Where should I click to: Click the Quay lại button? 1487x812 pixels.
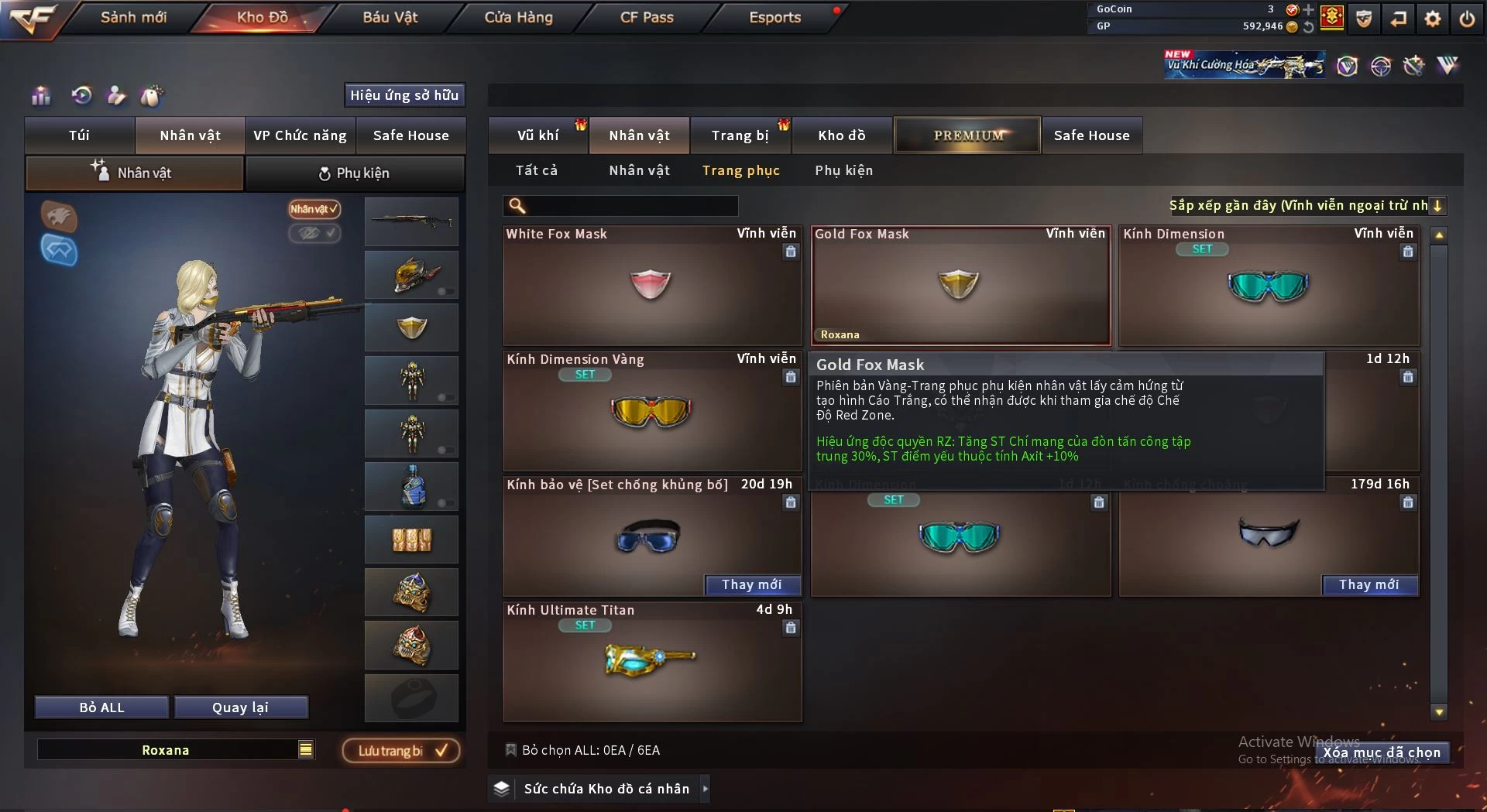(x=240, y=708)
